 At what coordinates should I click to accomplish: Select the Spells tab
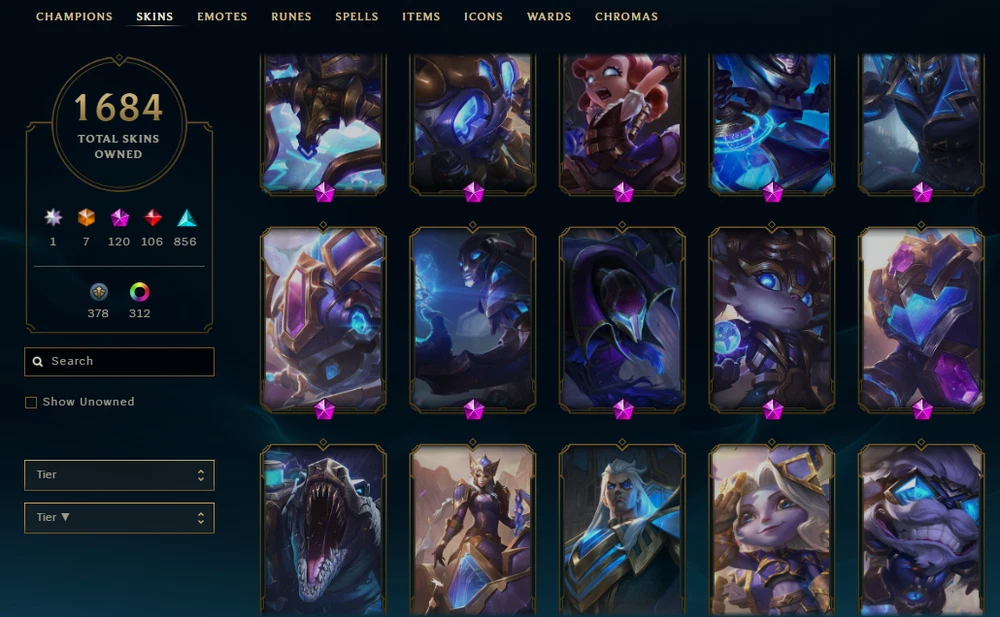[x=357, y=17]
